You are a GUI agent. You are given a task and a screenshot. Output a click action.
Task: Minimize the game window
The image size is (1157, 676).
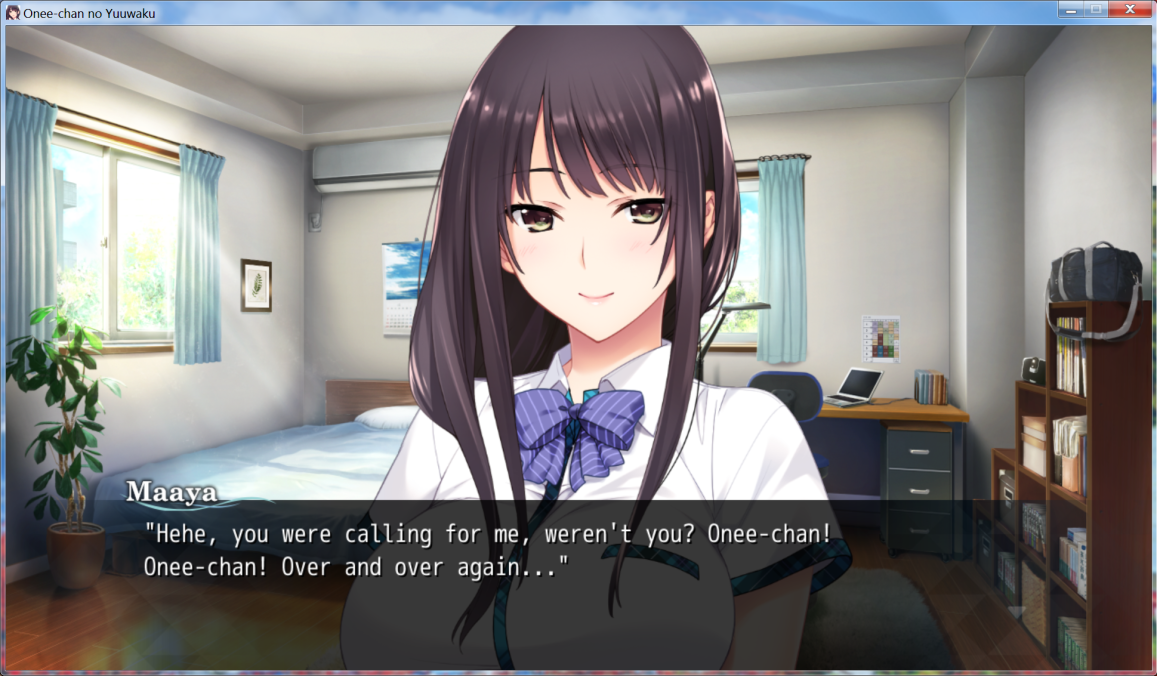tap(1072, 10)
